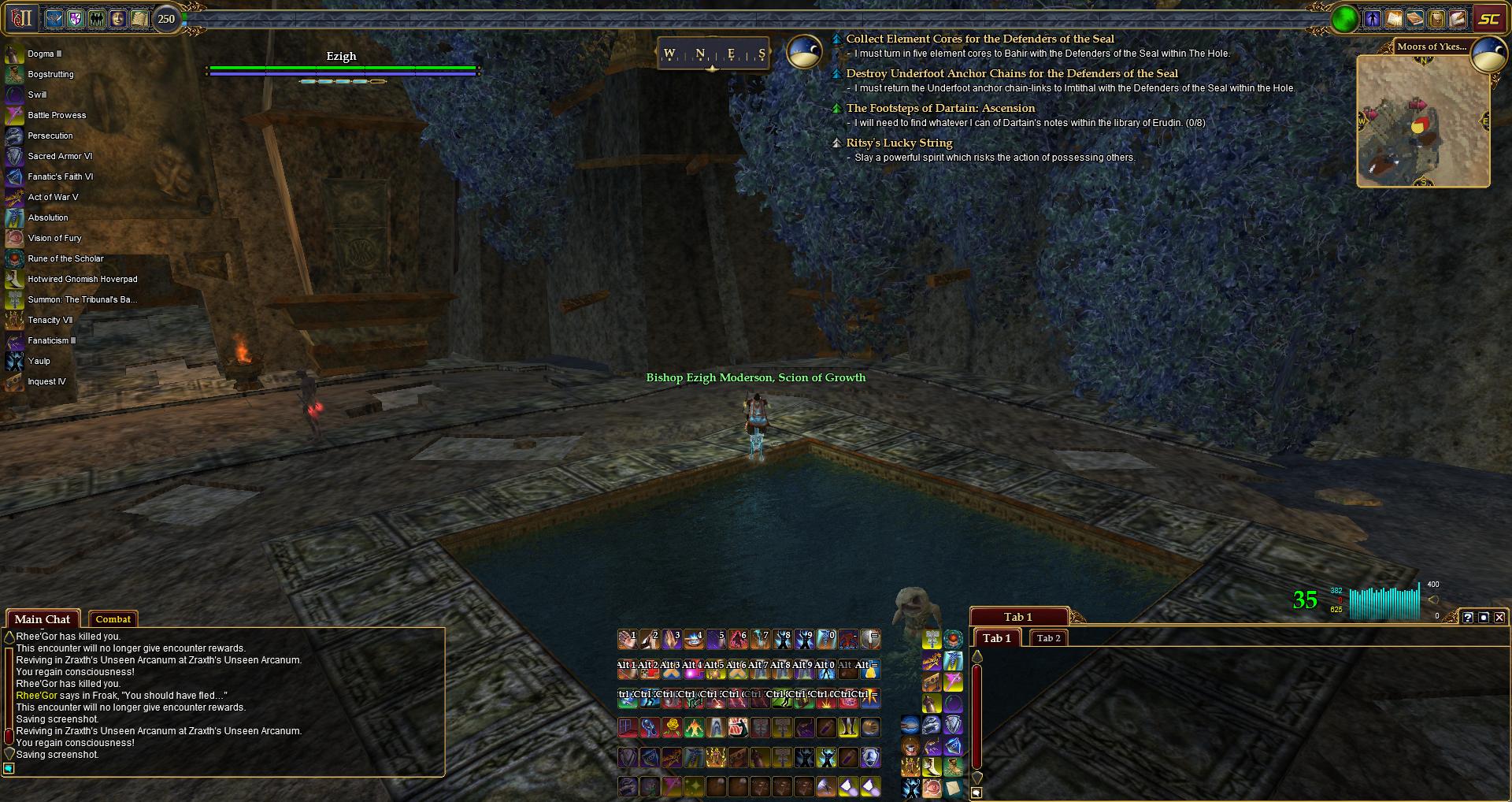Select Ritsy's Lucky String quest entry
Viewport: 1512px width, 802px height.
899,143
